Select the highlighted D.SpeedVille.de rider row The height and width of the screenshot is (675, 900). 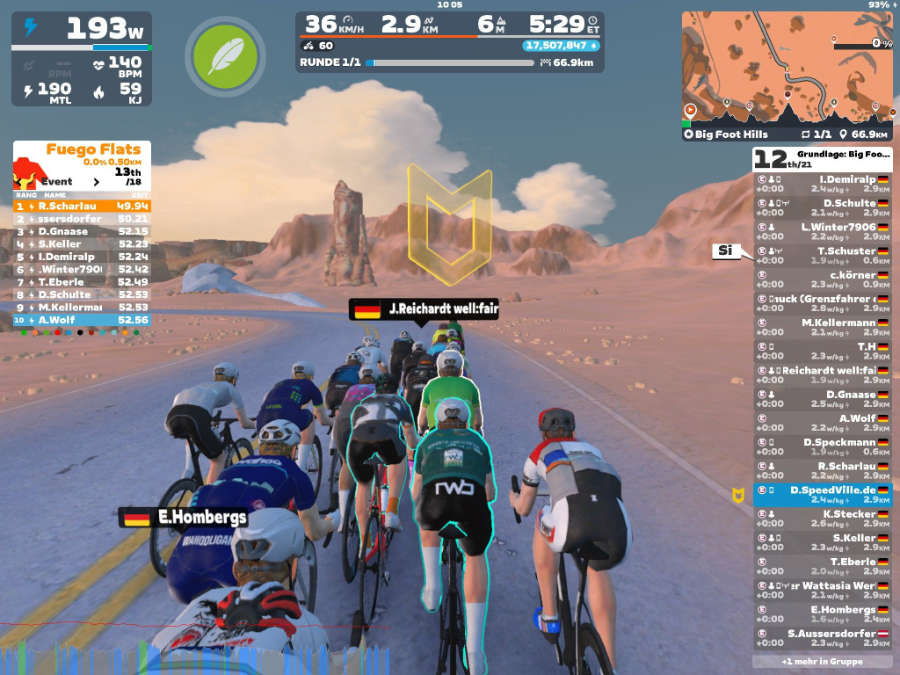coord(822,495)
